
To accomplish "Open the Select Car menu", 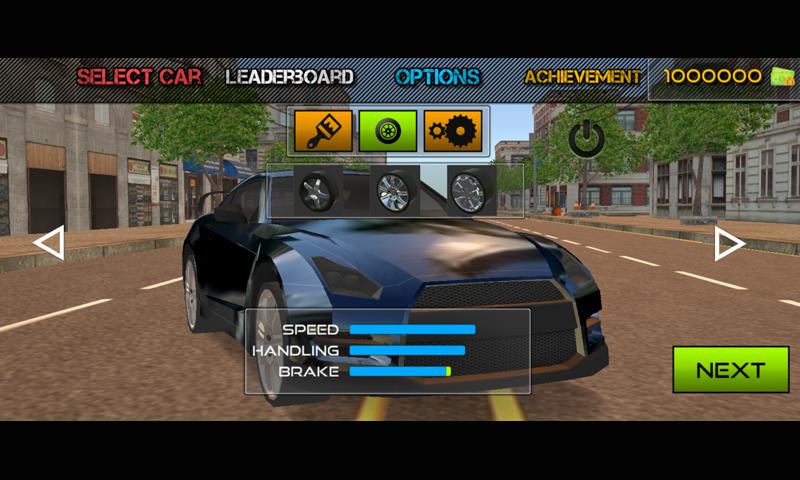I will 139,77.
